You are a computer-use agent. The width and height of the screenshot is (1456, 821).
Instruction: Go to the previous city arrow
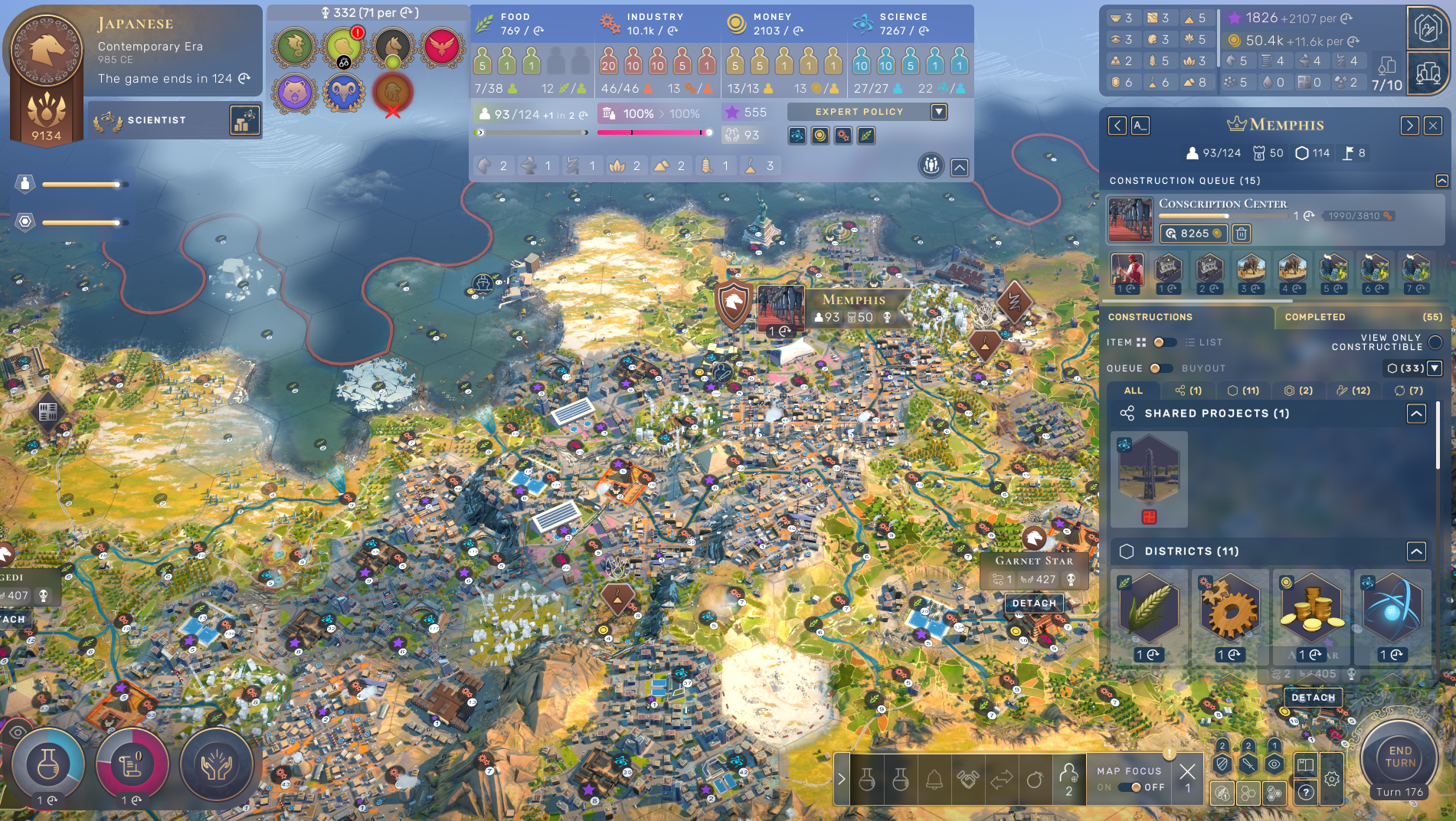click(1117, 126)
